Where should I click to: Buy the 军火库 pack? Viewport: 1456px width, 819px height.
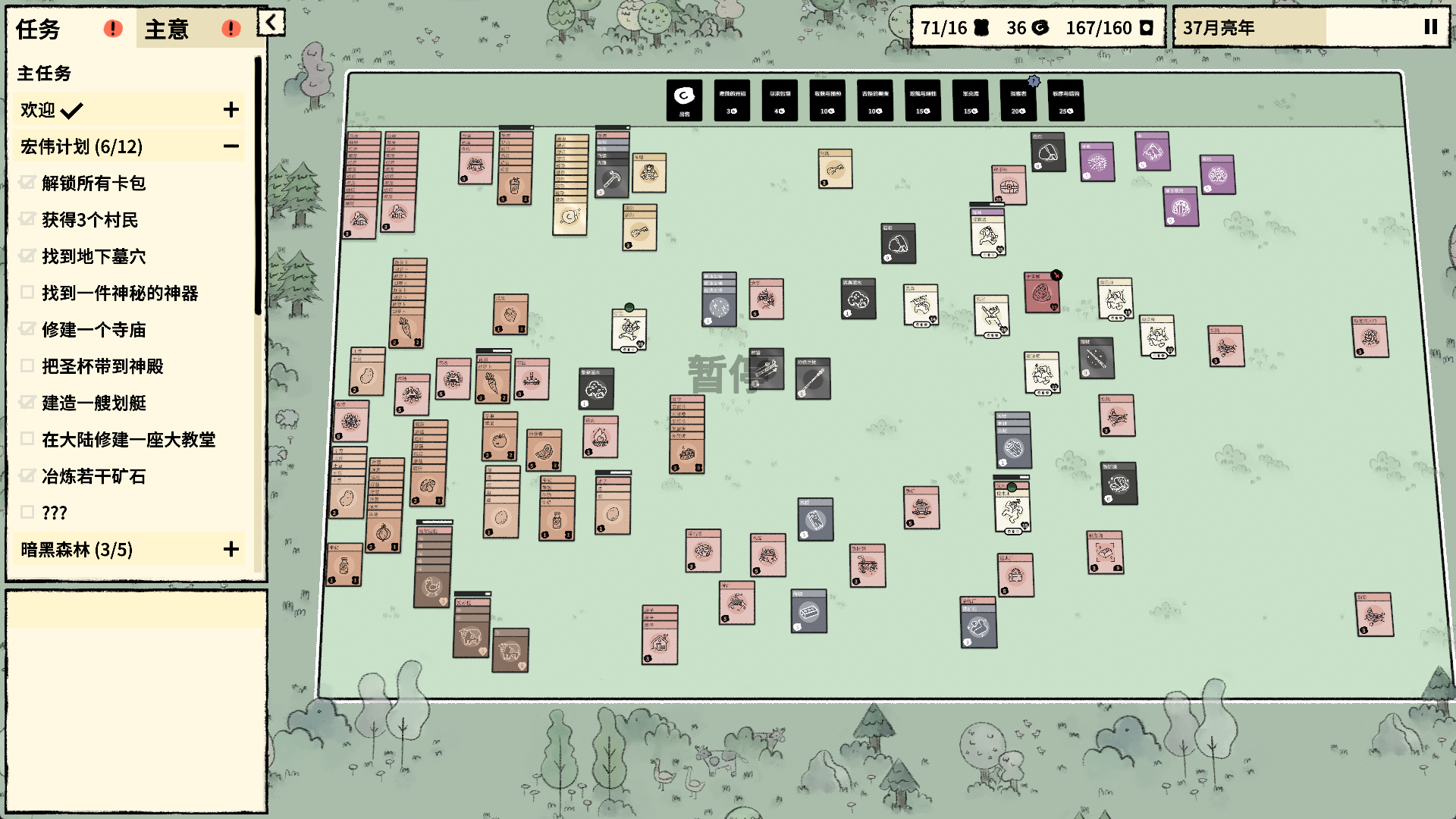[x=971, y=100]
